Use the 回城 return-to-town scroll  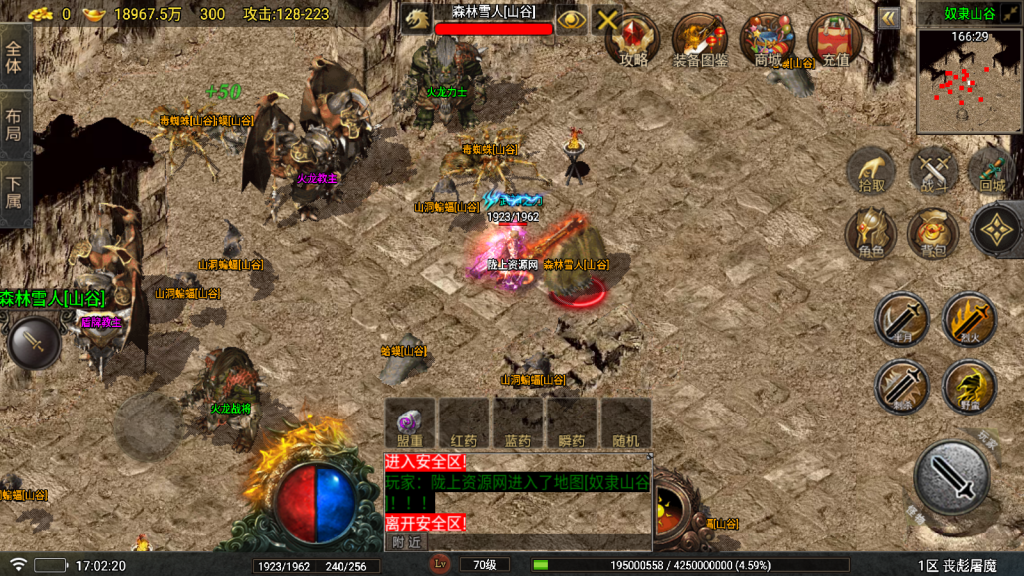tap(992, 171)
